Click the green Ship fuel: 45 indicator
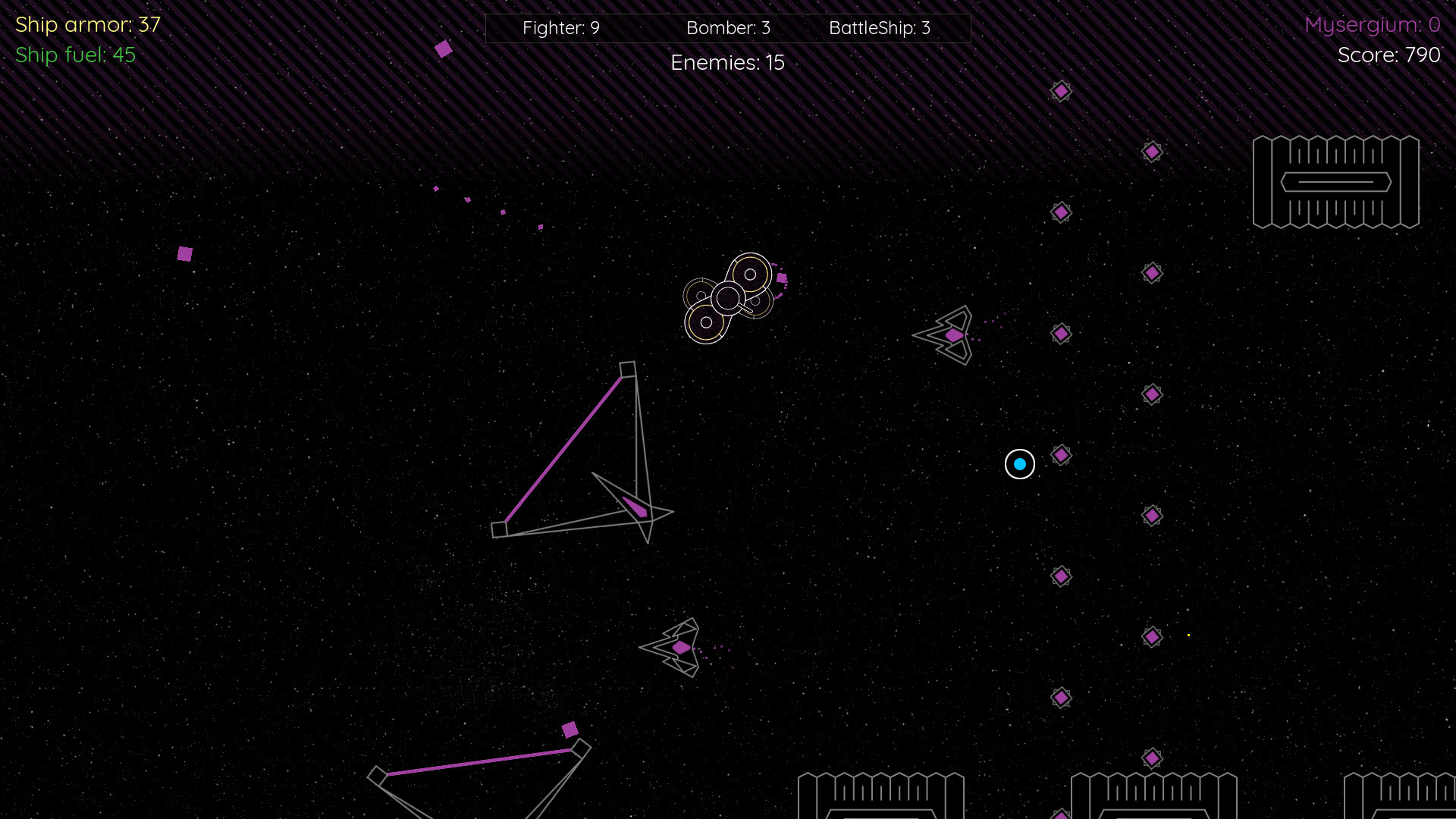The height and width of the screenshot is (819, 1456). pos(75,55)
